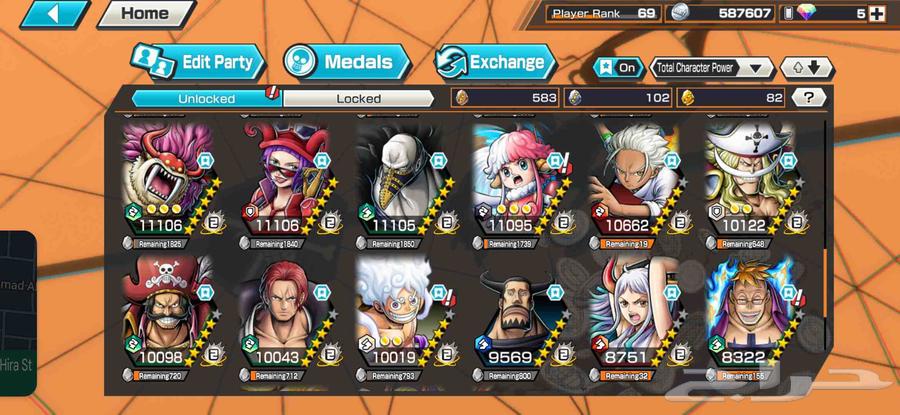The image size is (900, 415).
Task: Open the Total Character Power sort dropdown
Action: click(712, 68)
